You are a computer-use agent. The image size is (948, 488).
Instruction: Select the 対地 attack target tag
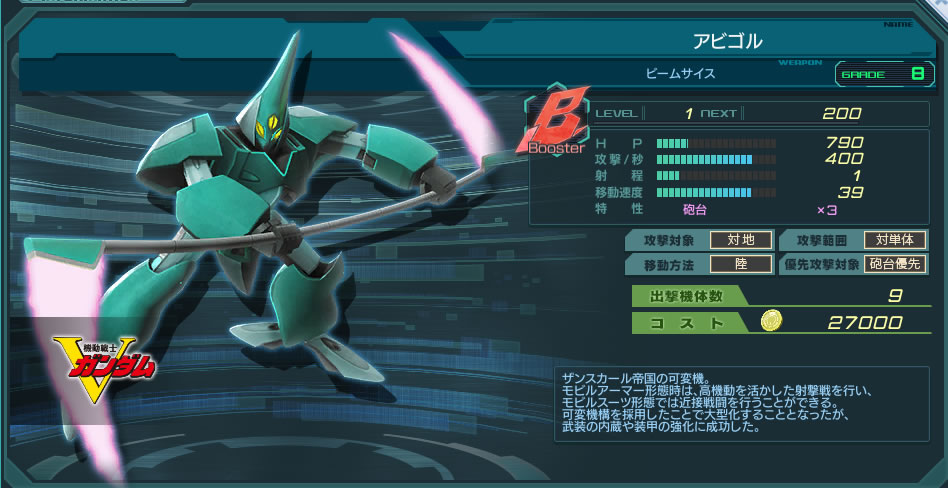tap(738, 240)
